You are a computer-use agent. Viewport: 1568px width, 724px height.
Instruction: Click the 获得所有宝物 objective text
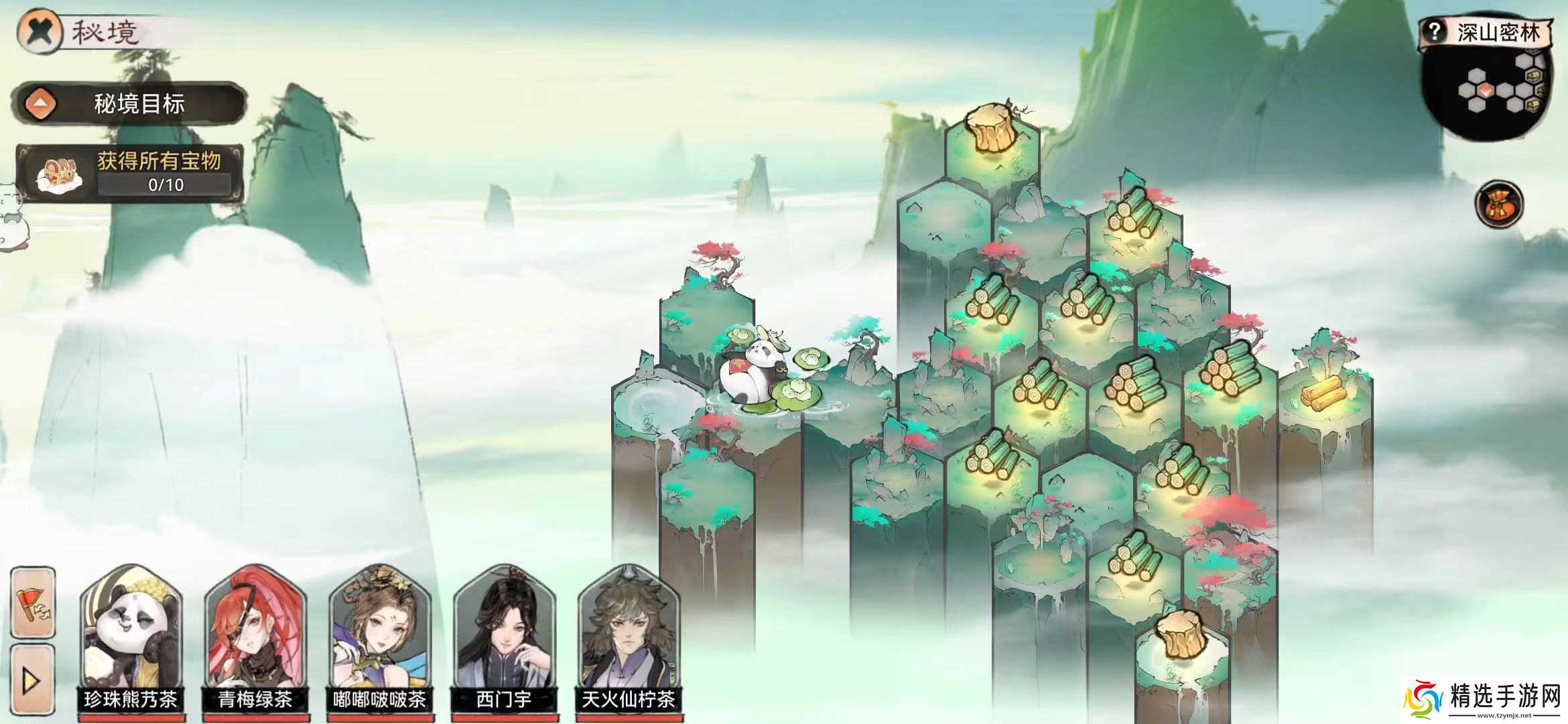(x=157, y=161)
